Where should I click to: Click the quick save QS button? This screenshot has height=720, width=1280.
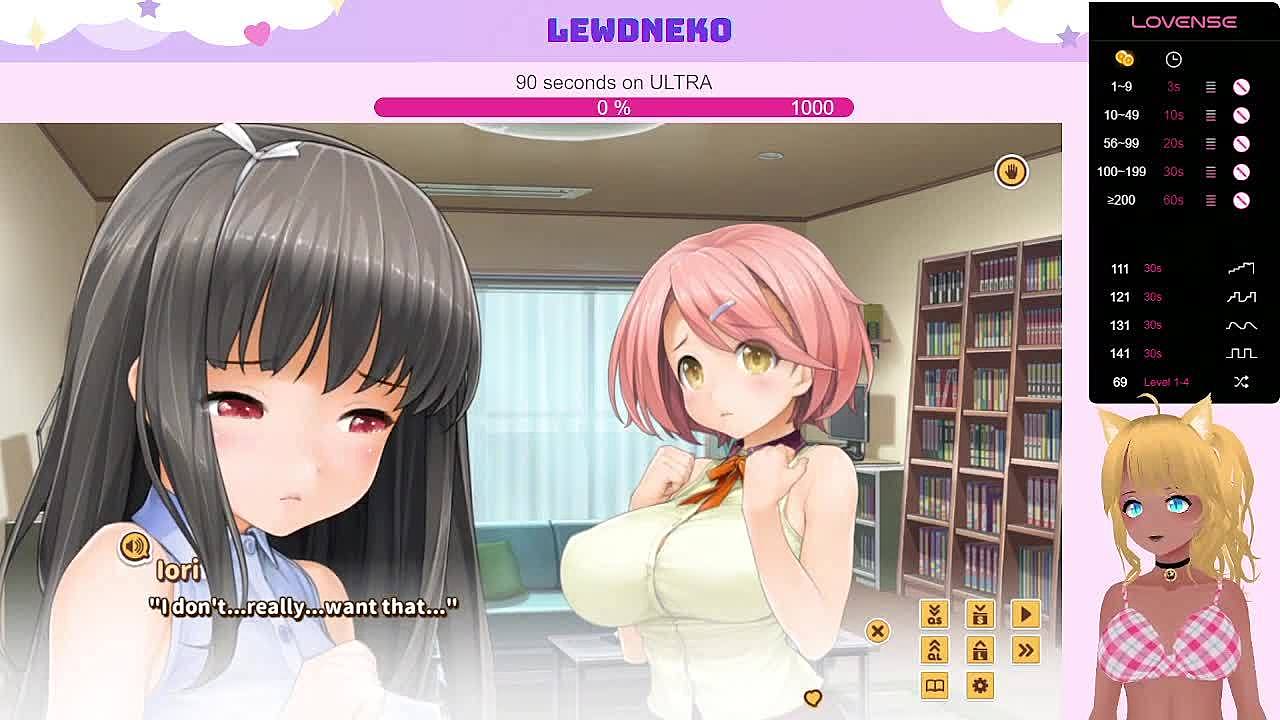click(934, 614)
